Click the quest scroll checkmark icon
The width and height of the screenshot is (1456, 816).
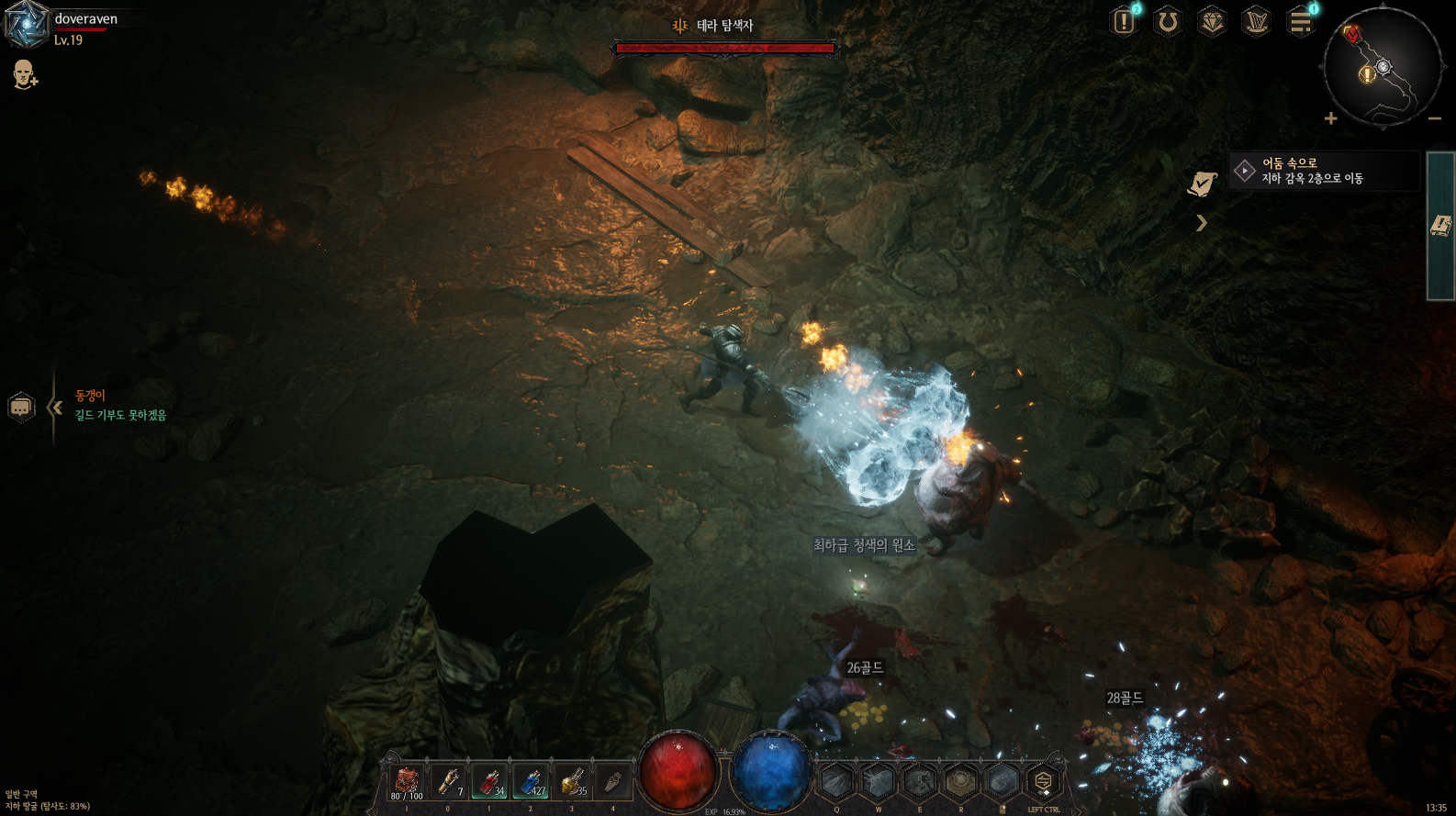pos(1202,184)
